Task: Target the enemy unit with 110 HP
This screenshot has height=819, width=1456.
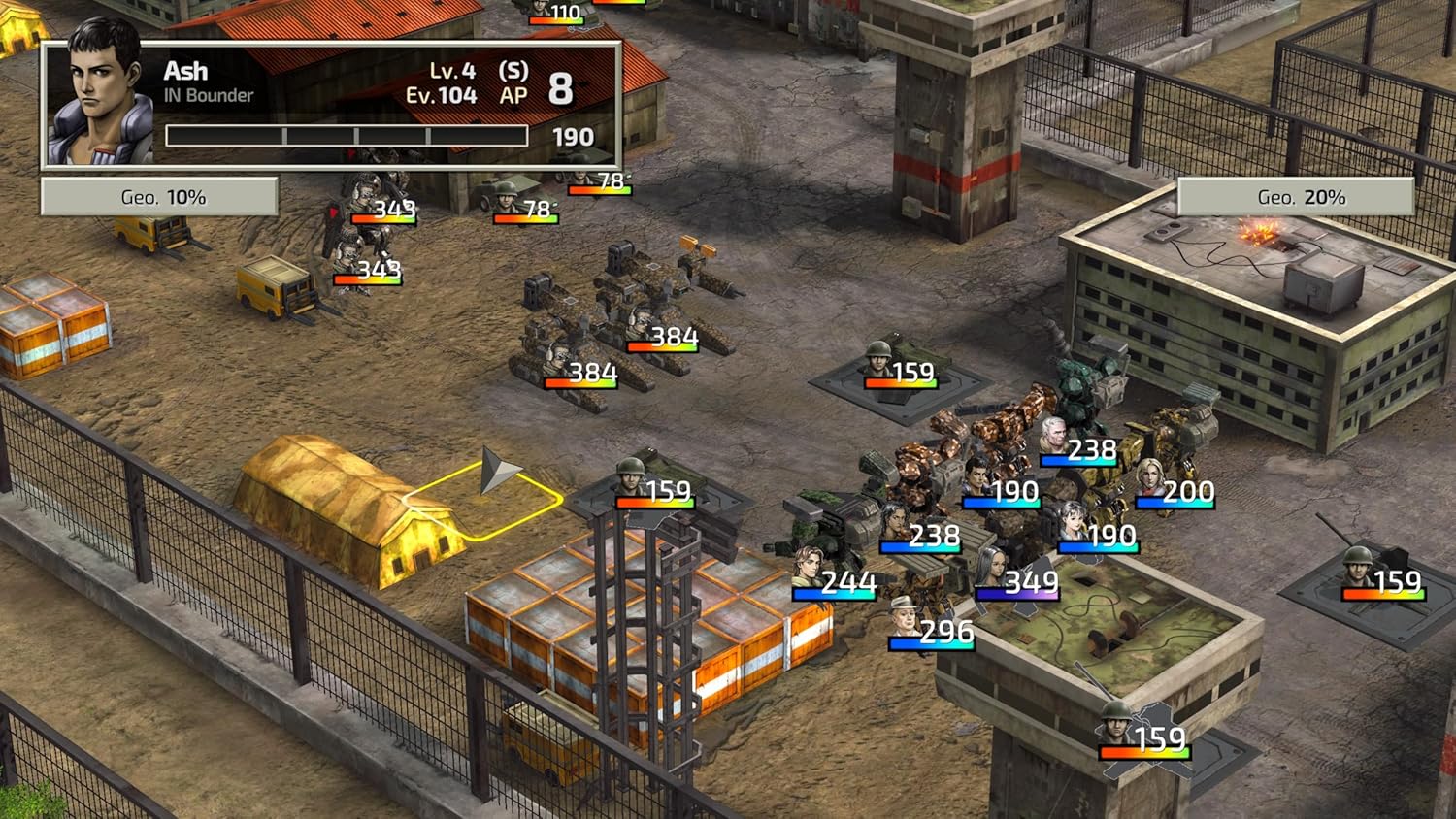Action: (540, 11)
